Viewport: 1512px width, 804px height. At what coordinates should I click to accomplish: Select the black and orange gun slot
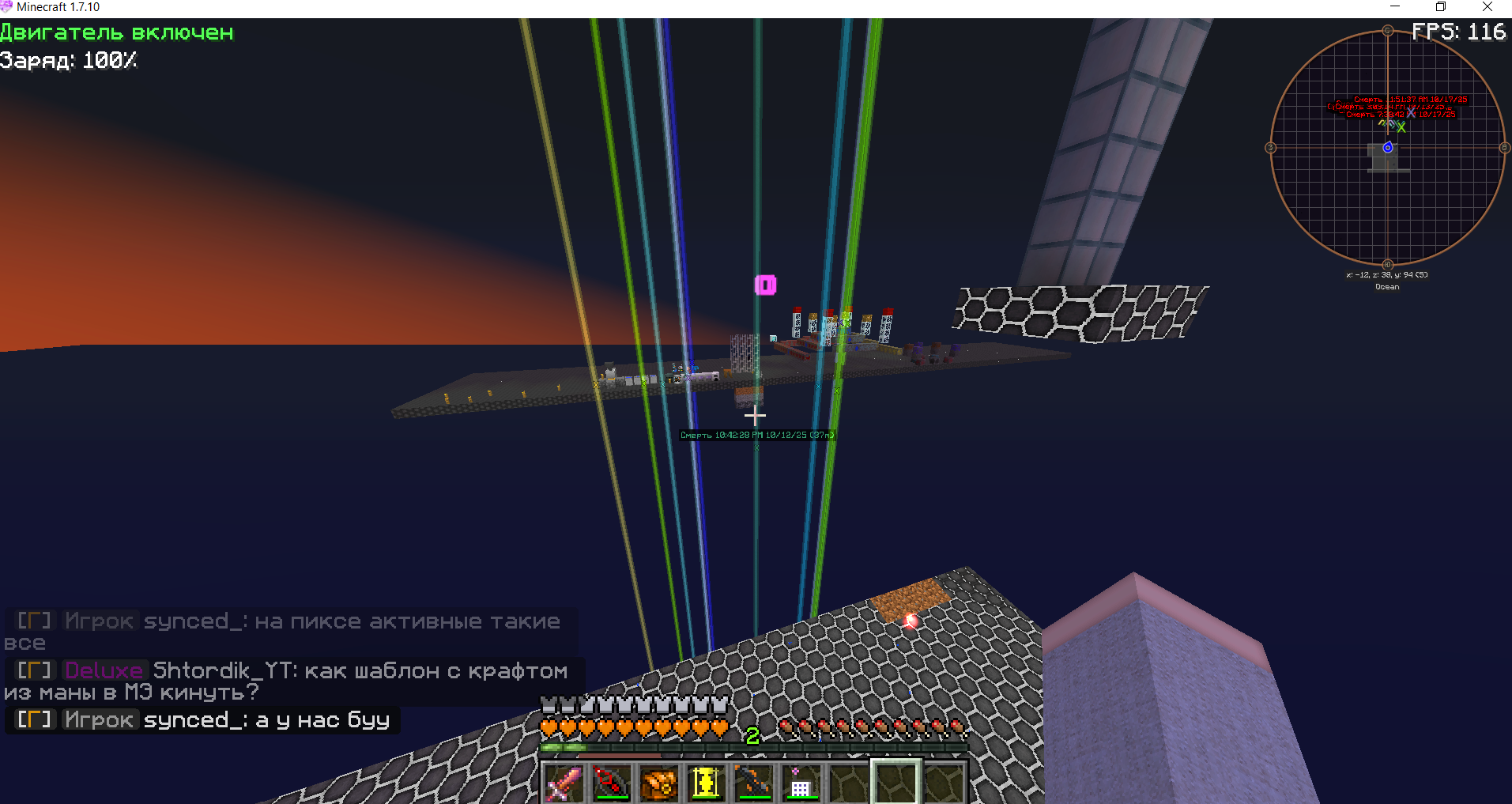tap(753, 783)
